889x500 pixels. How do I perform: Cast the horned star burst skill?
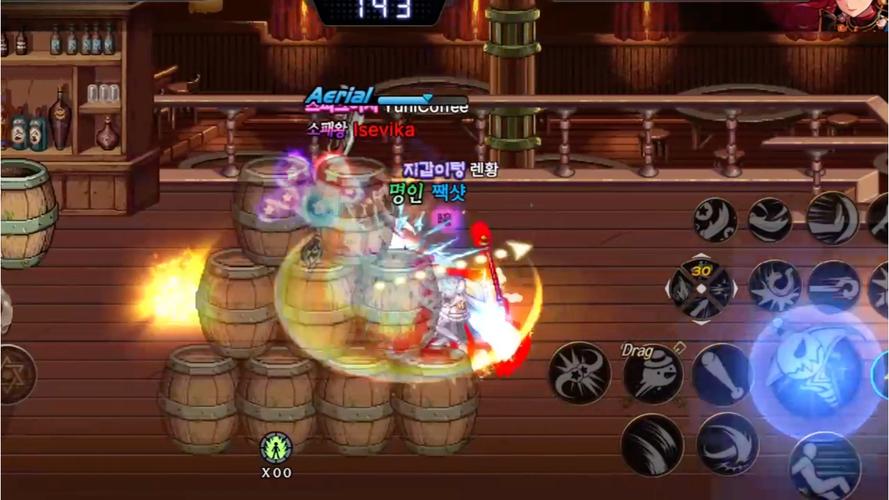579,372
